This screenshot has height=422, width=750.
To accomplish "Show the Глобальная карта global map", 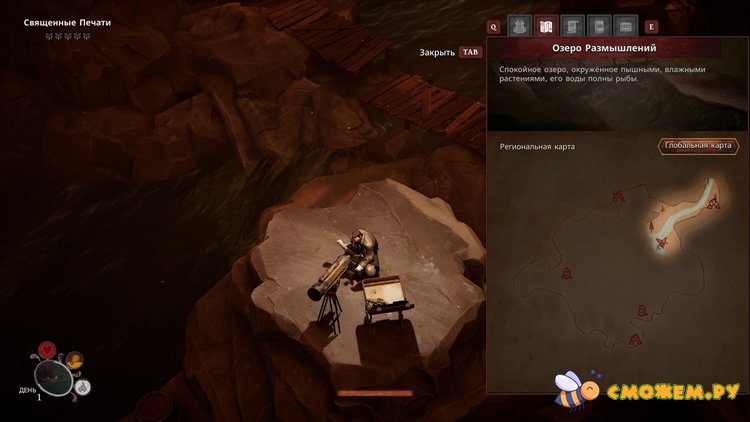I will tap(698, 146).
